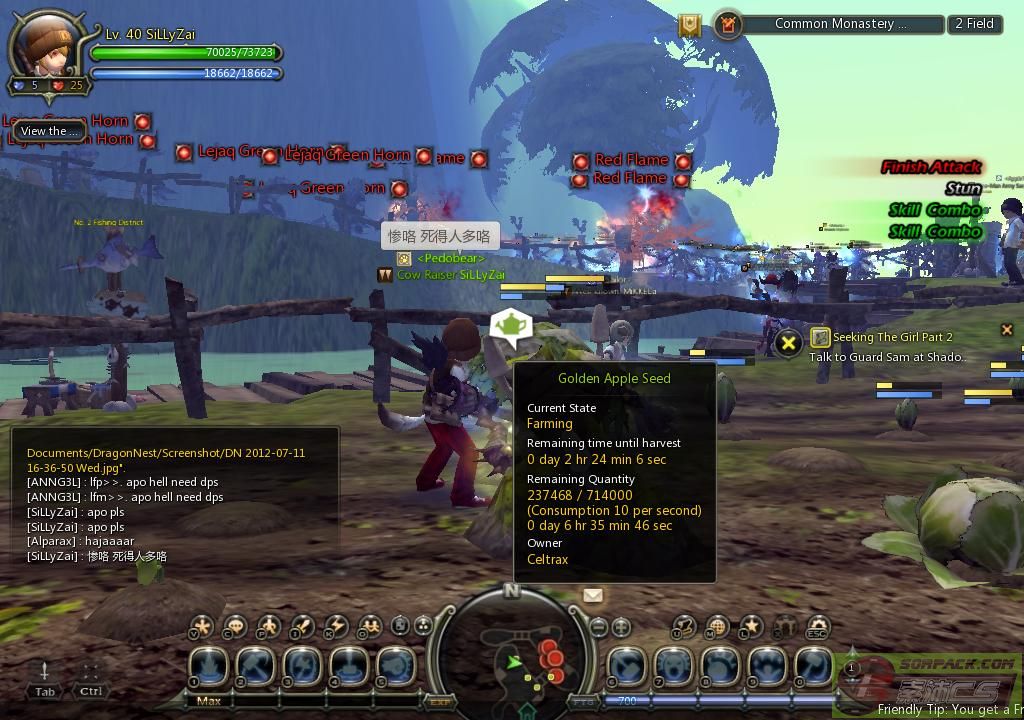The image size is (1024, 720).
Task: Zoom in the minimap with plus button
Action: 621,627
